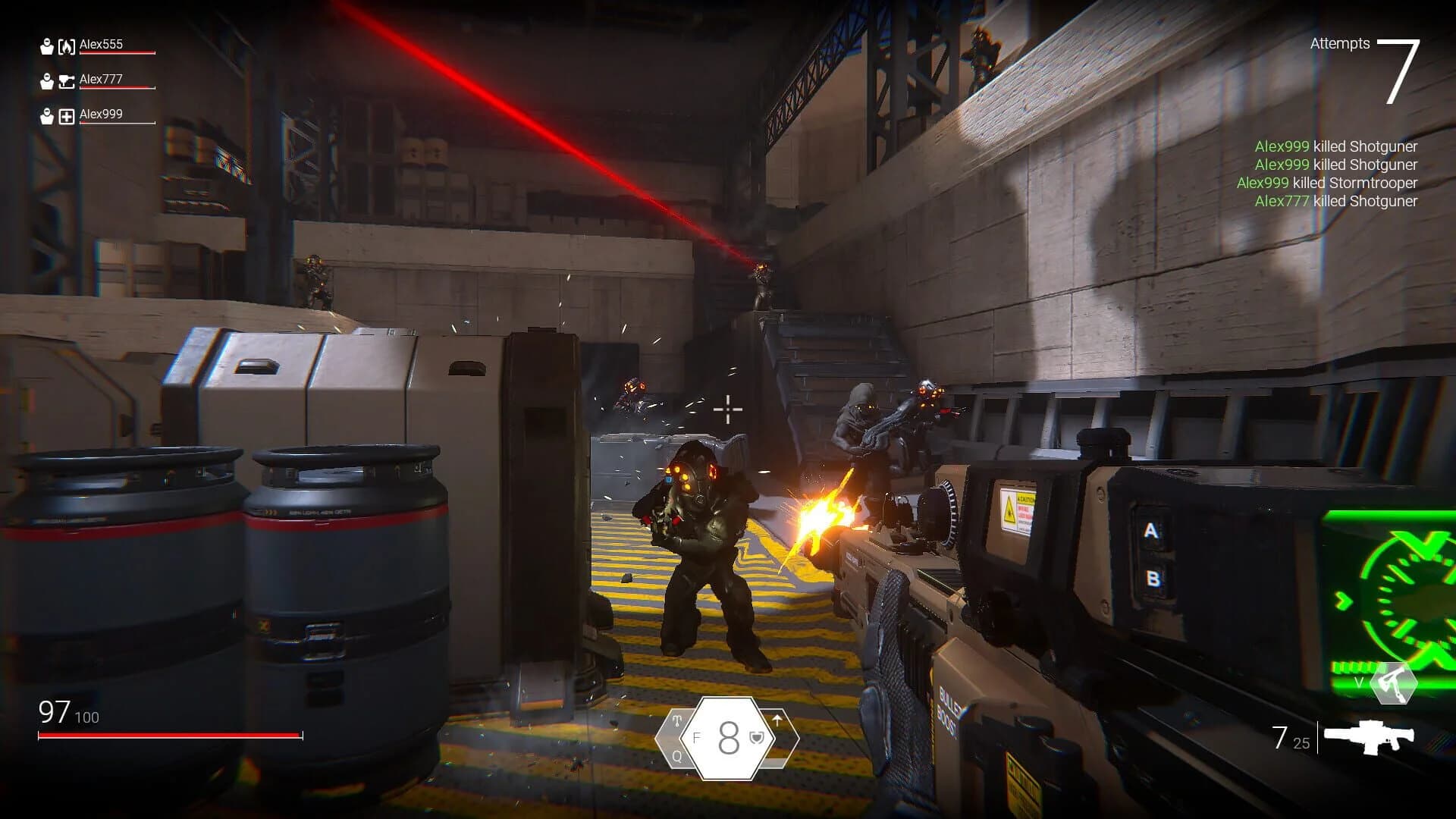Click the player name Alex777

point(101,79)
